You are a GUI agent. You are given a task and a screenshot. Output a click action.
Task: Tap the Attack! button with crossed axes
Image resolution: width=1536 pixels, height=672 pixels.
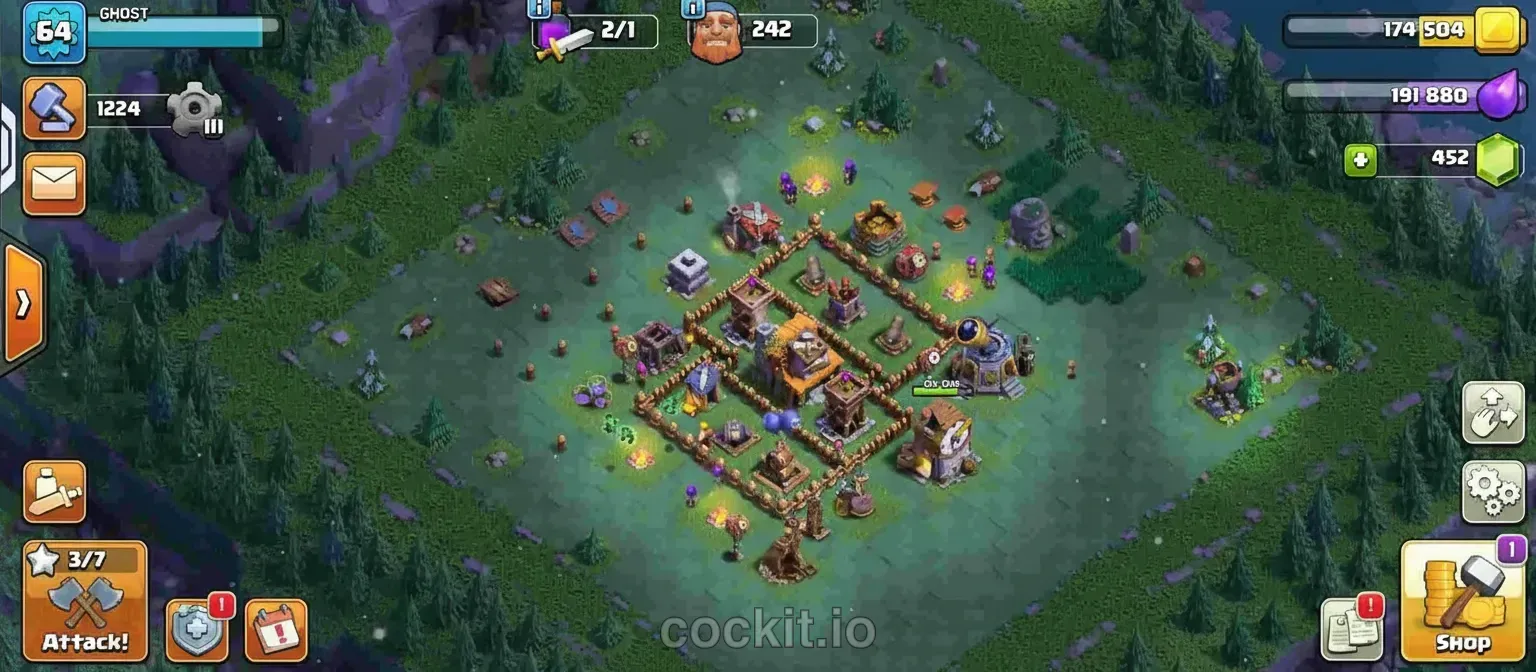85,601
